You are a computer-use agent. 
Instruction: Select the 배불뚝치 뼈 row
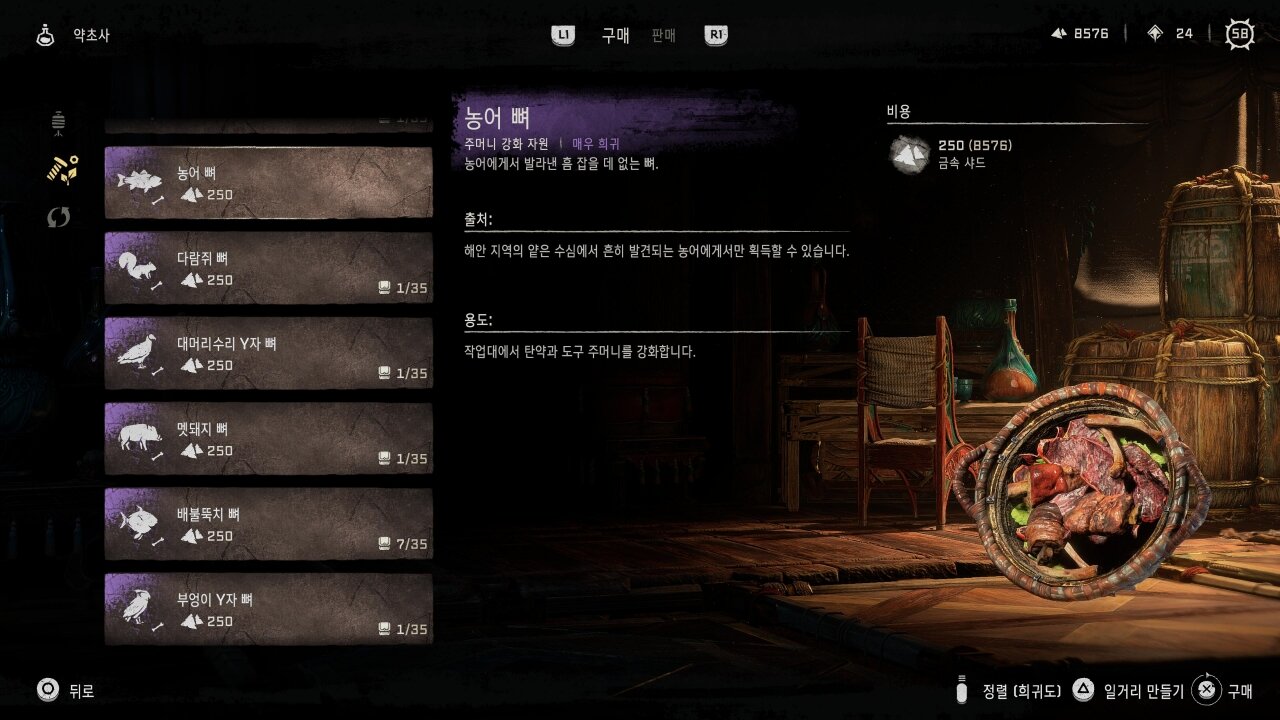(268, 524)
